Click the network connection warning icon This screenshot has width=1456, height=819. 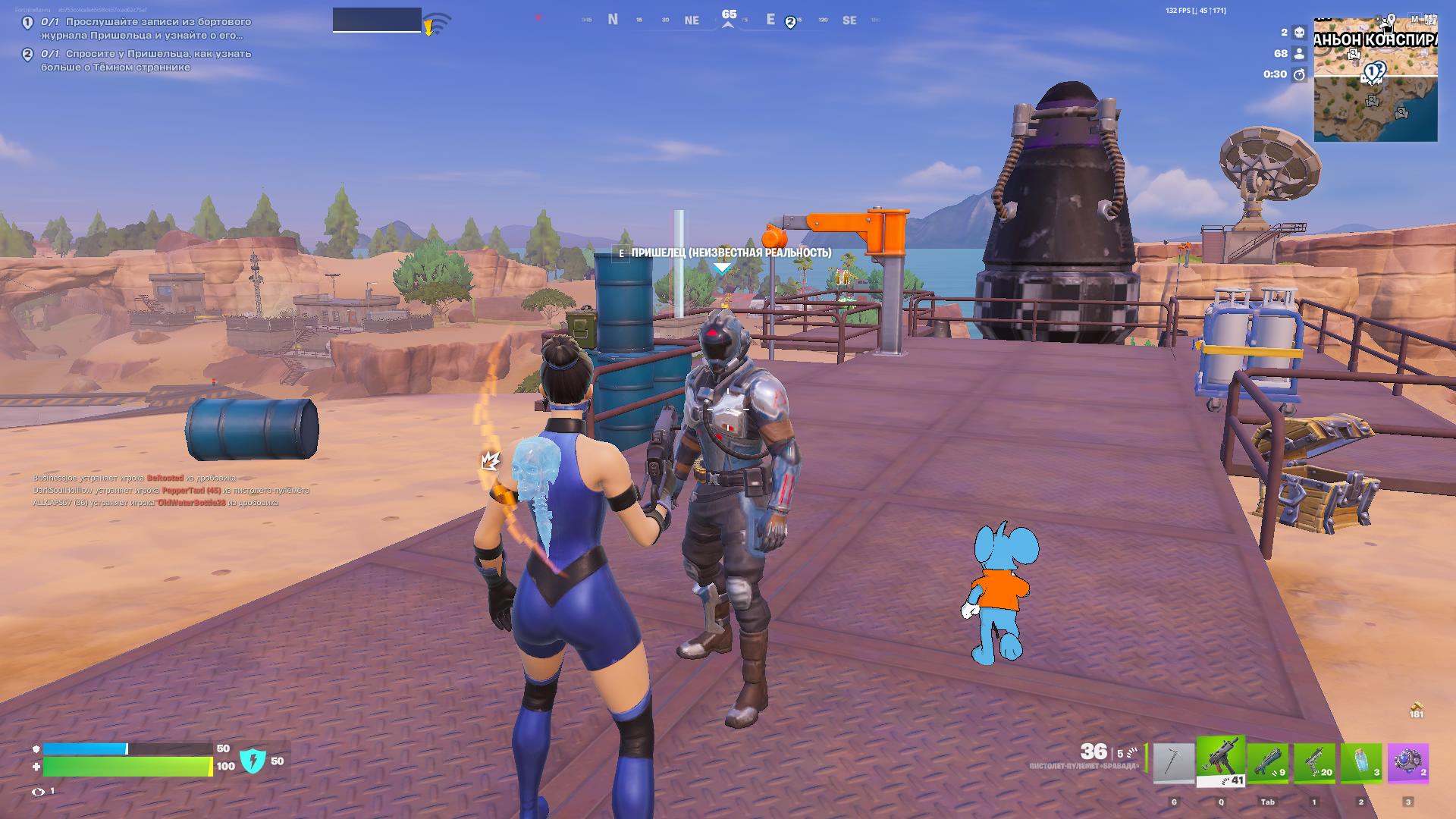click(x=435, y=24)
